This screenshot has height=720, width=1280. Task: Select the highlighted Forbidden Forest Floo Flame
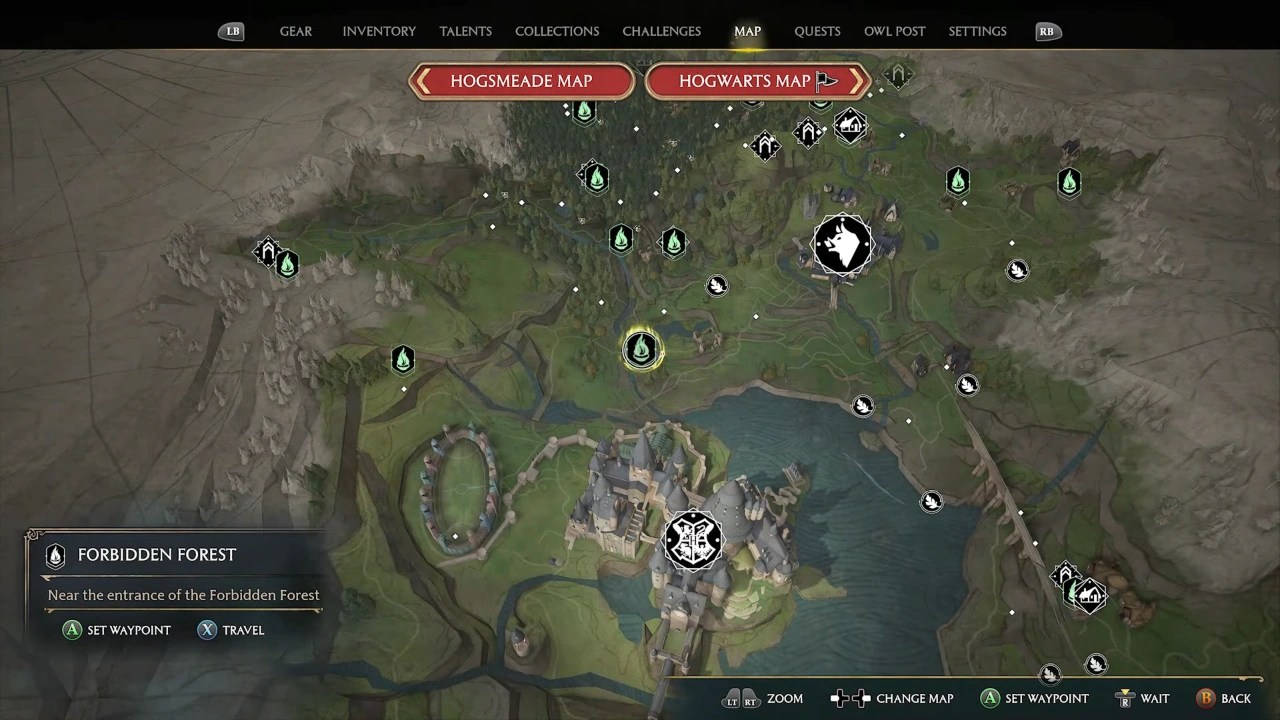click(642, 349)
